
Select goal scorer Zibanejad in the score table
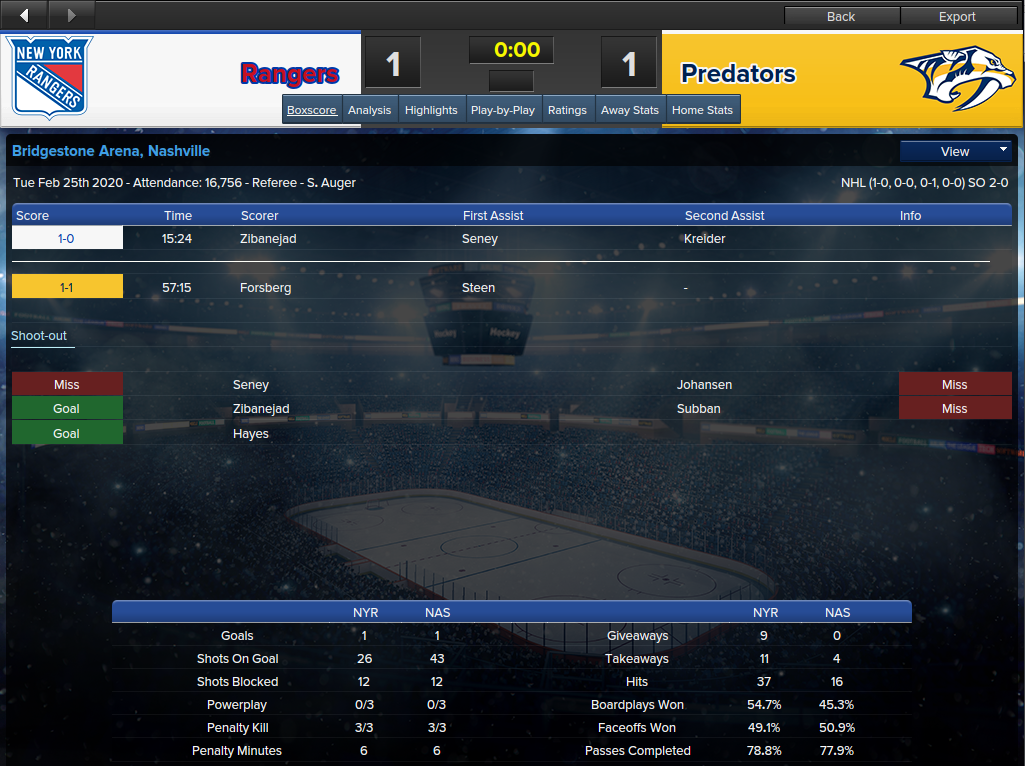tap(268, 239)
